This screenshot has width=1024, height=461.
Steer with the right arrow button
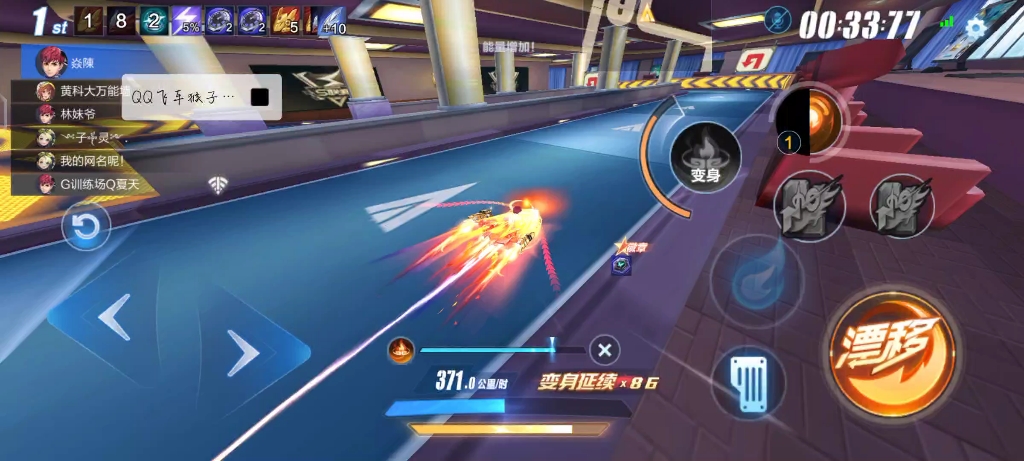point(240,352)
